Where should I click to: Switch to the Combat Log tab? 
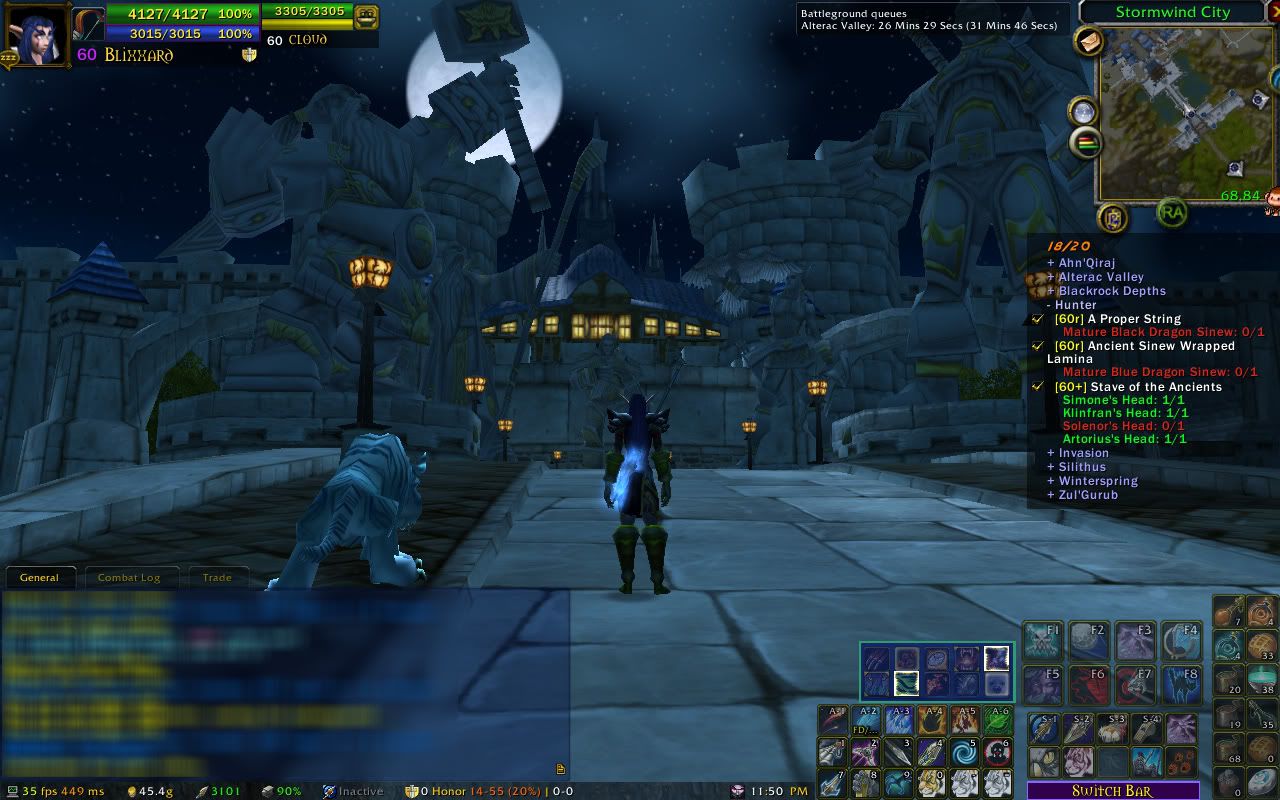pos(129,578)
